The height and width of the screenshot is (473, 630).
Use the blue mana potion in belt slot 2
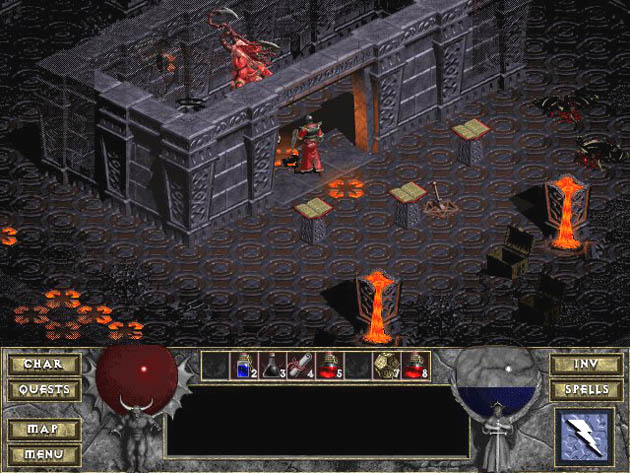pos(243,366)
